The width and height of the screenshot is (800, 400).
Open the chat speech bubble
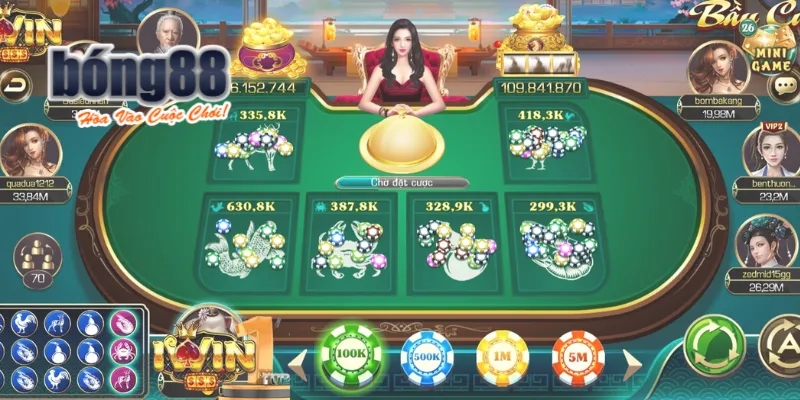click(784, 84)
